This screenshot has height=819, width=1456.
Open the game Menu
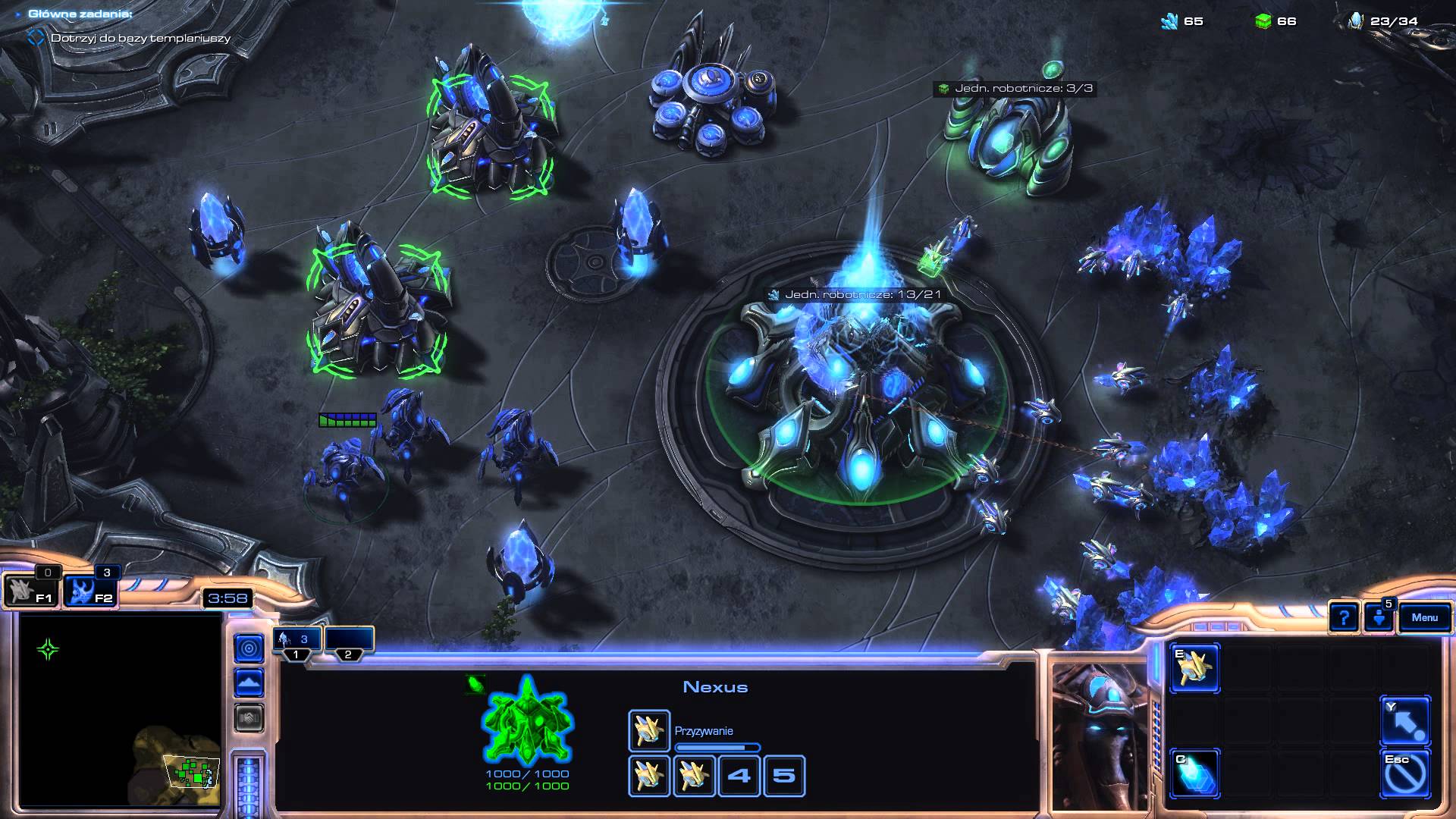1424,617
